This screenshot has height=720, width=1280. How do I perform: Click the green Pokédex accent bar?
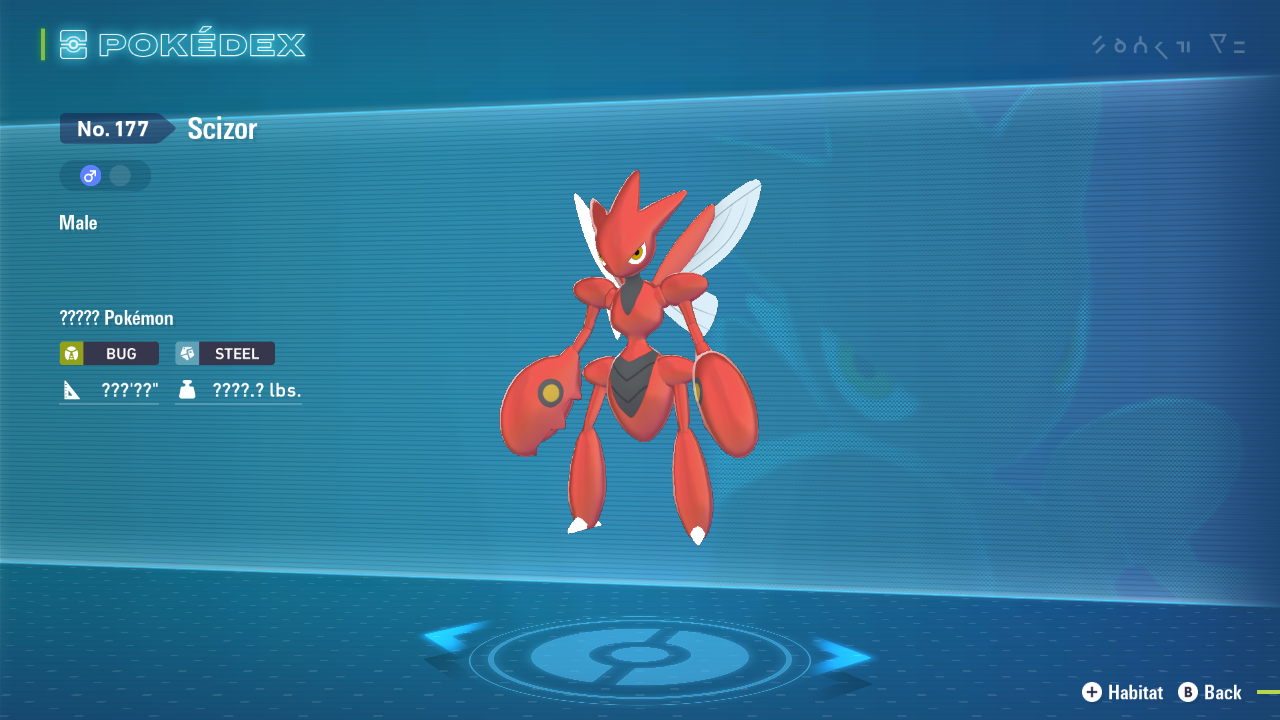coord(41,44)
